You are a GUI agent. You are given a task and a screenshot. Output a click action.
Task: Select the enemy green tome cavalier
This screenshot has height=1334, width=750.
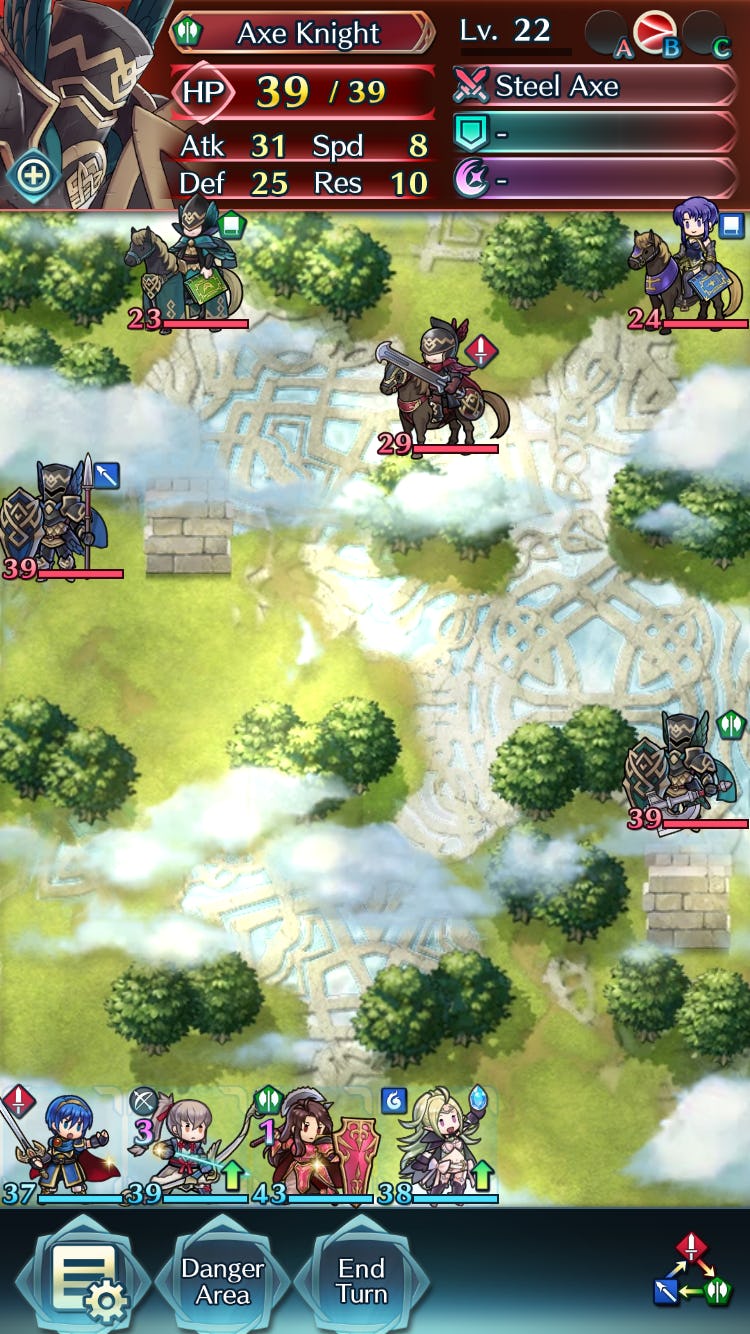click(x=187, y=267)
